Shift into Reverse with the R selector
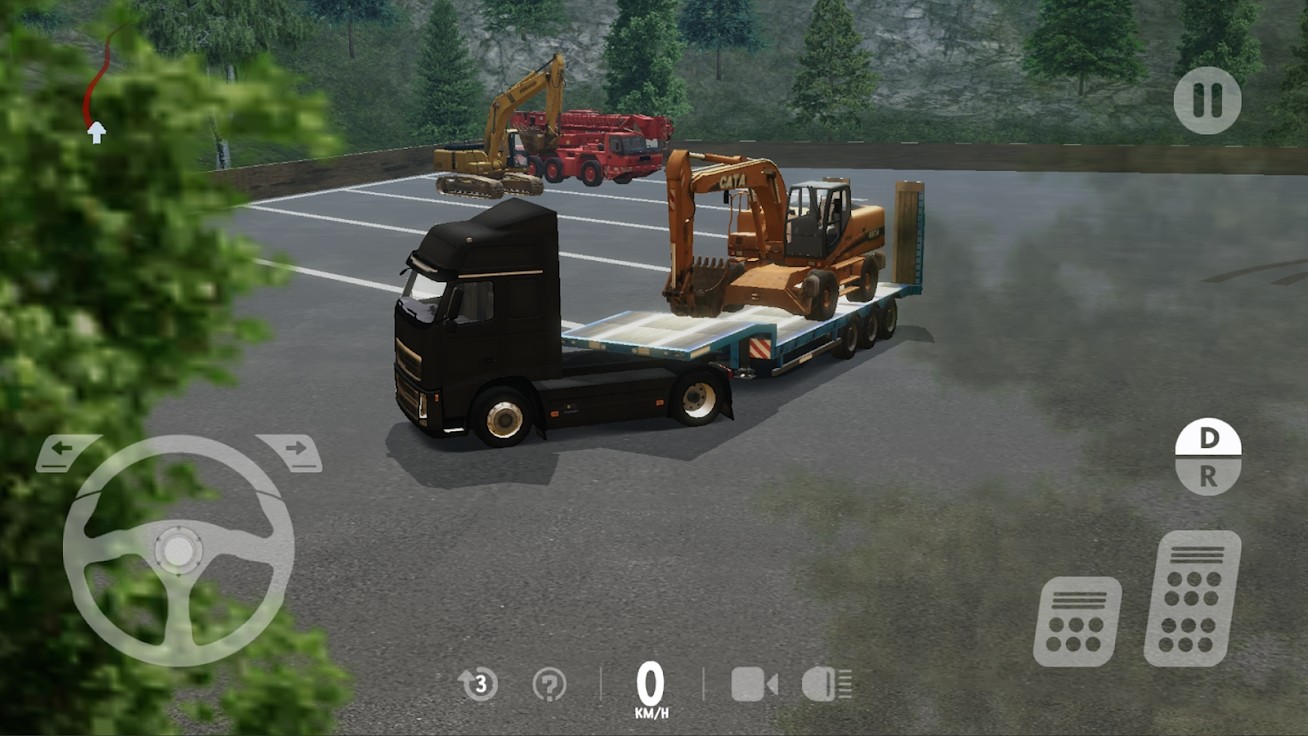Viewport: 1308px width, 736px height. point(1207,477)
